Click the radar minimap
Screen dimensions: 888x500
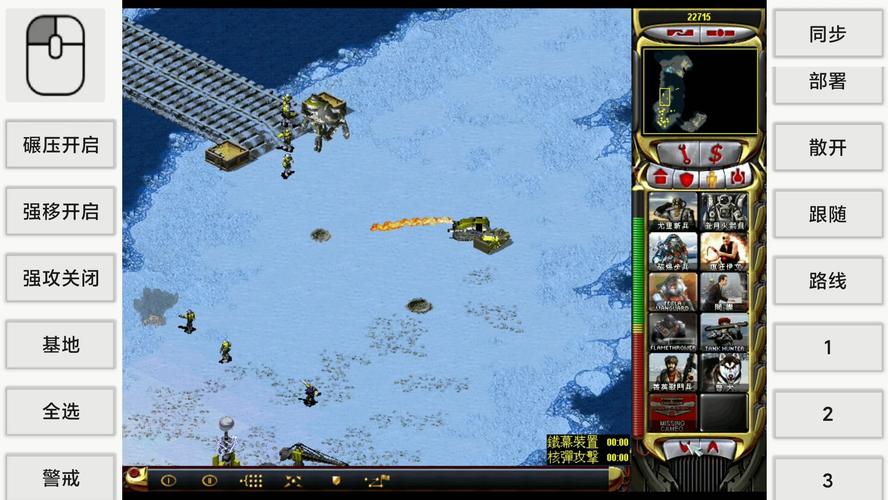(x=686, y=91)
